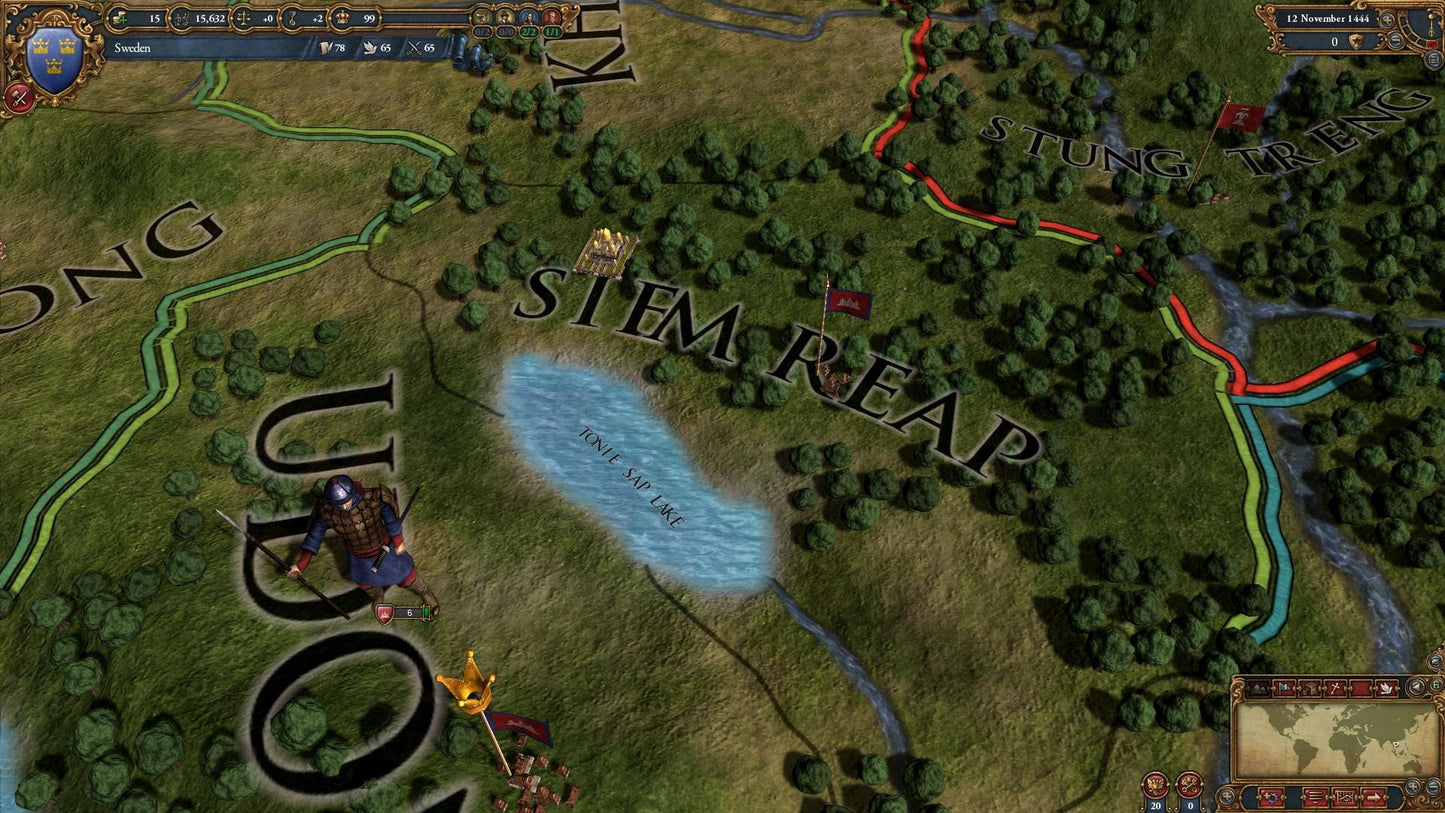Open the trade buildings mapmode icon
Viewport: 1445px width, 813px height.
(x=1310, y=688)
